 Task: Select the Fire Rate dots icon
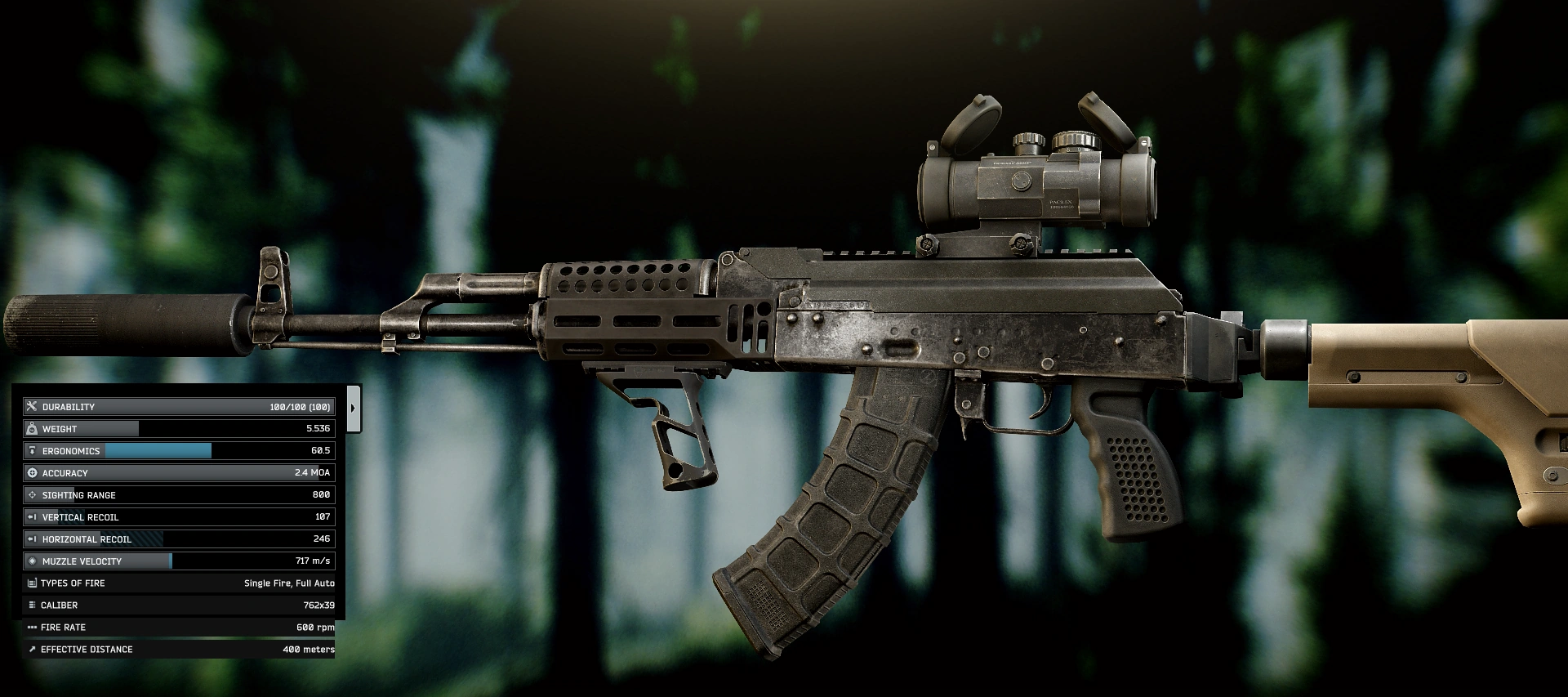(x=33, y=627)
